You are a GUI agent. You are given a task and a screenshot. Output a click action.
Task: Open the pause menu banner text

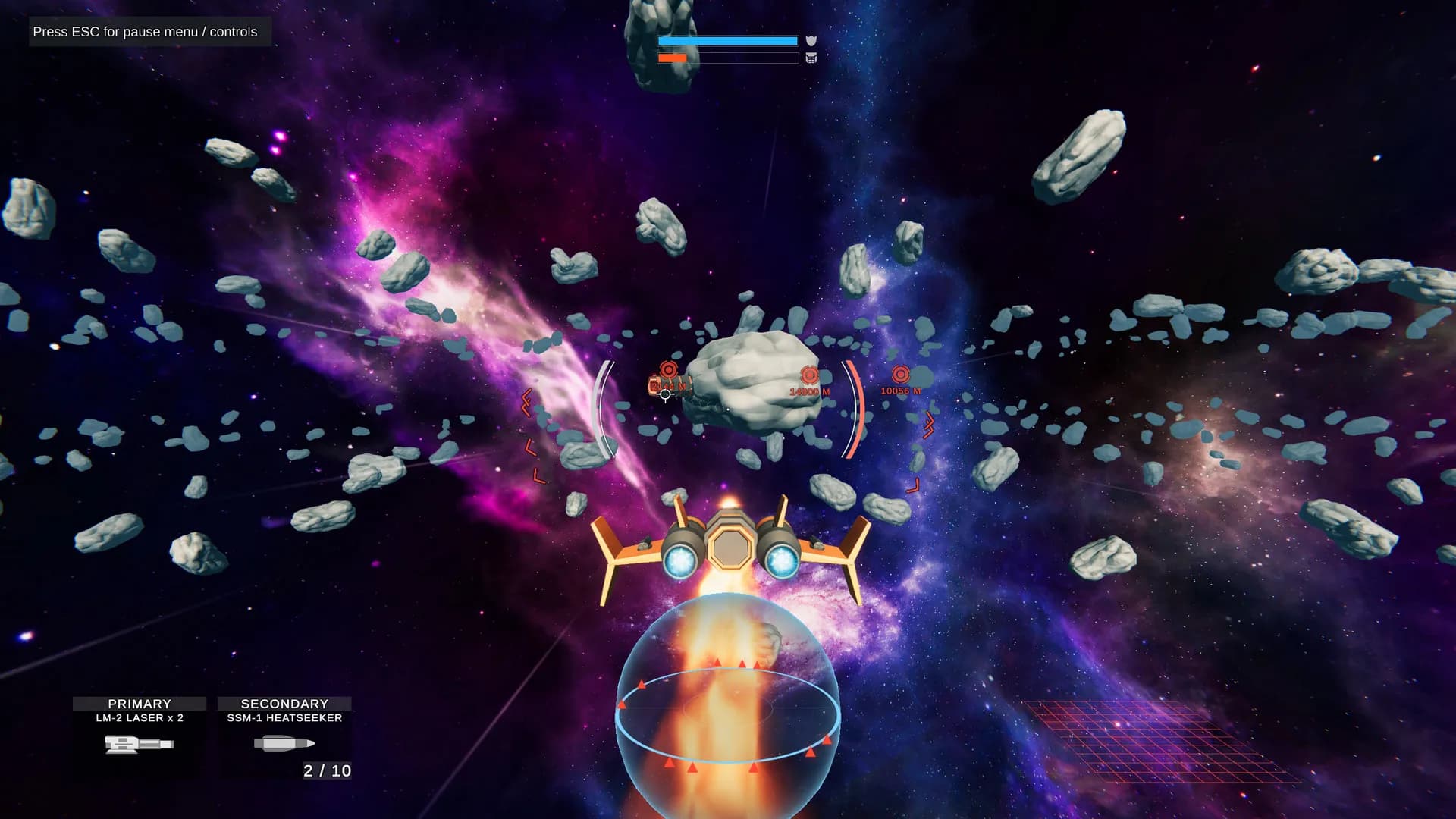144,32
